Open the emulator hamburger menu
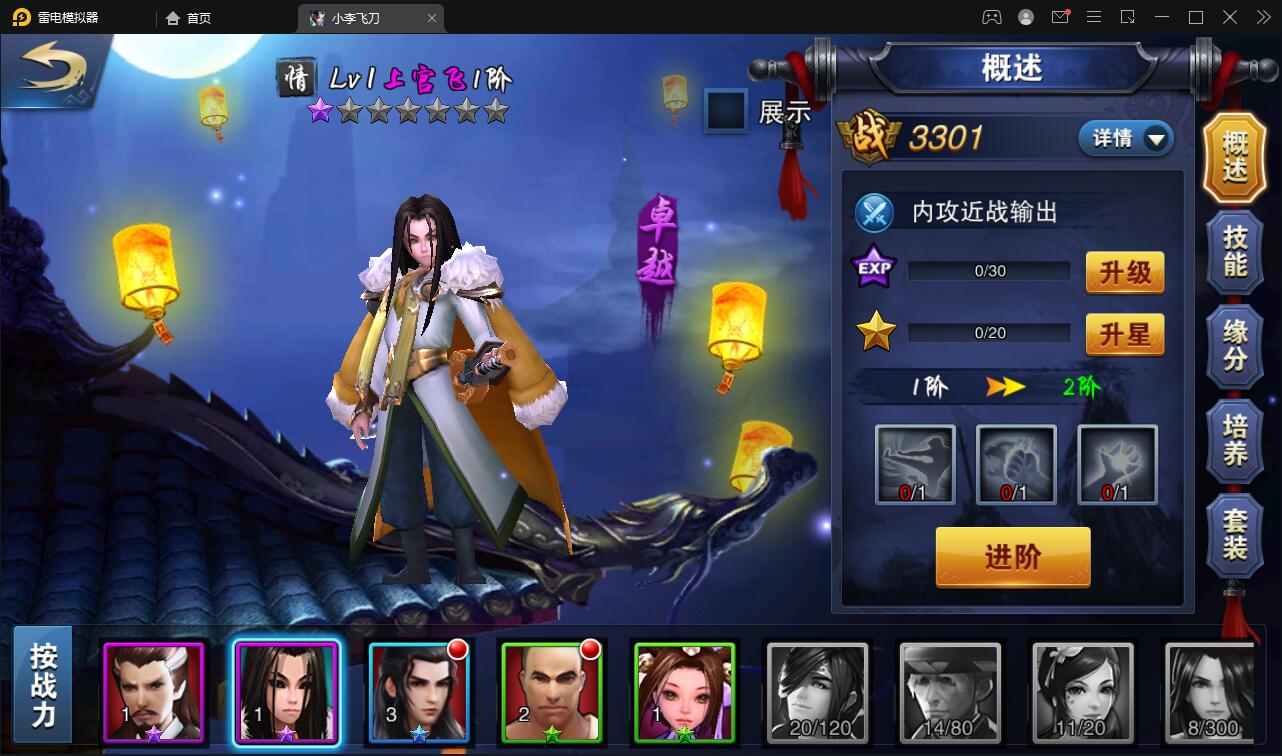The image size is (1282, 756). [x=1094, y=17]
